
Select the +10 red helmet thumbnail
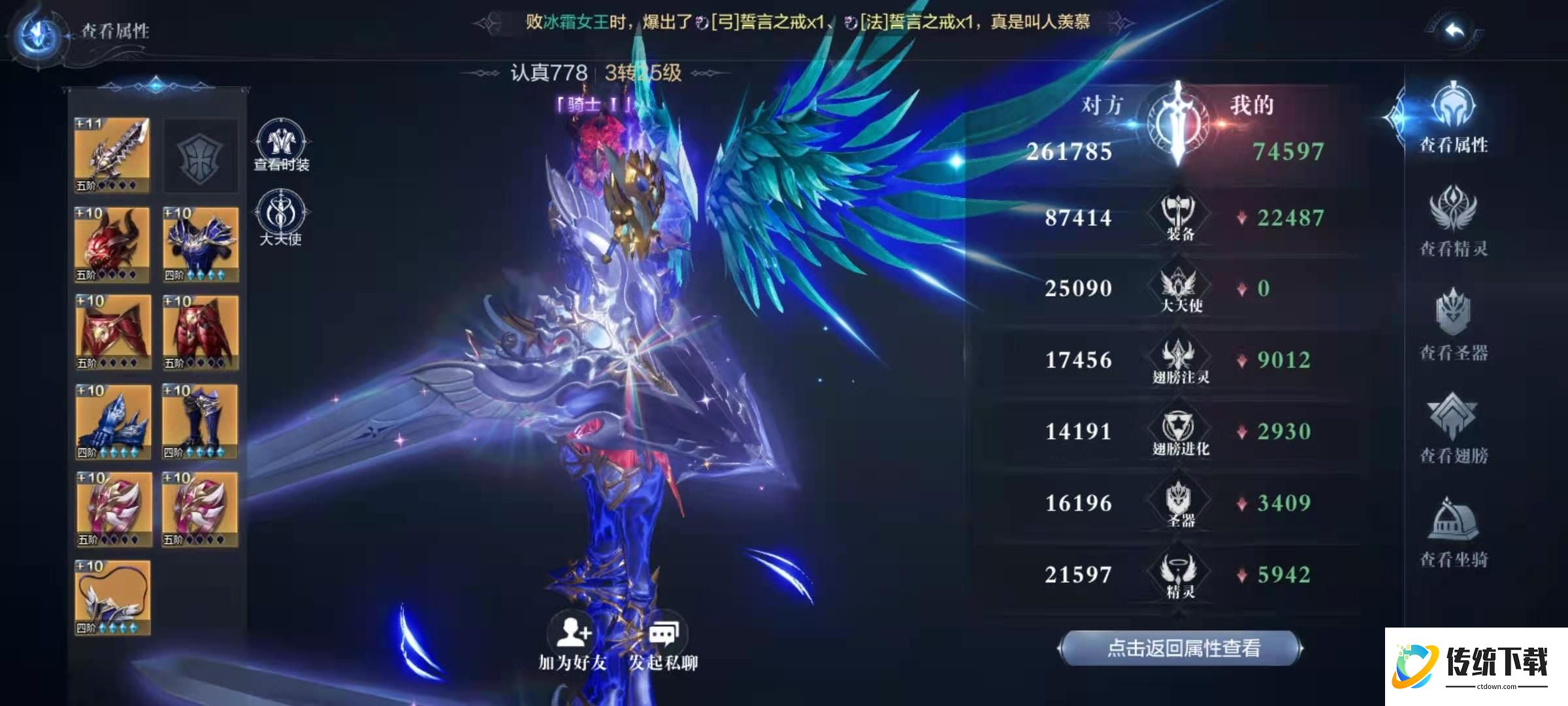[112, 243]
